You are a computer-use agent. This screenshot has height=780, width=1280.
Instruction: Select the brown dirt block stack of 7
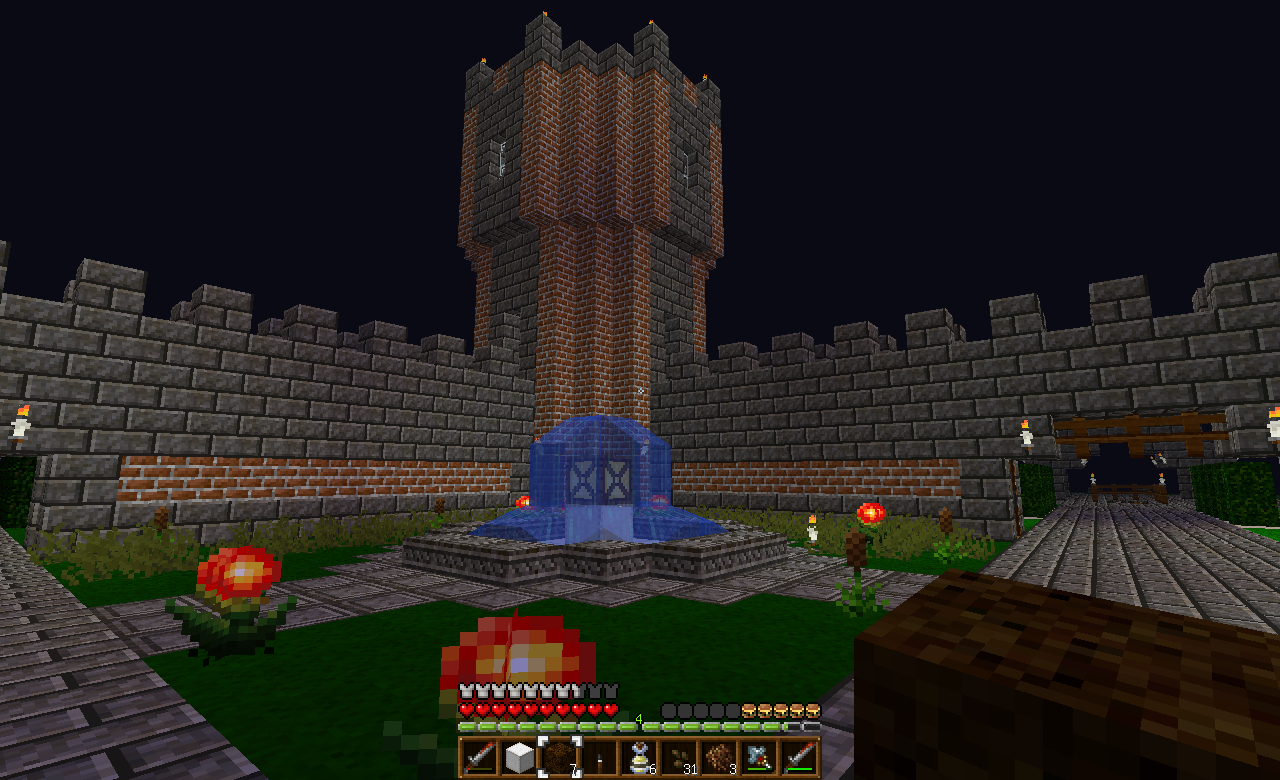tap(559, 757)
